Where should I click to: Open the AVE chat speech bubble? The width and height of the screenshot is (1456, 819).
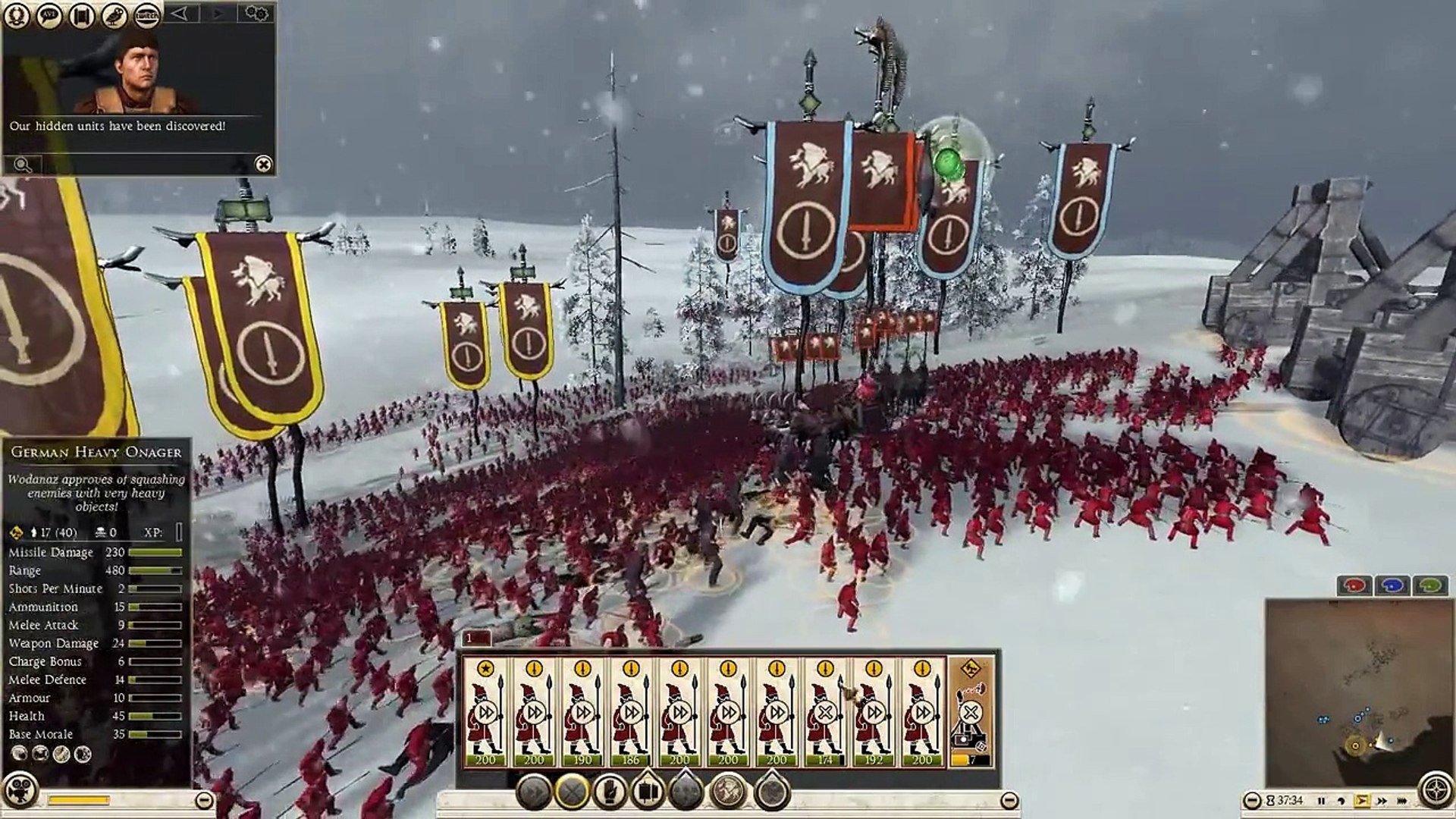point(50,15)
